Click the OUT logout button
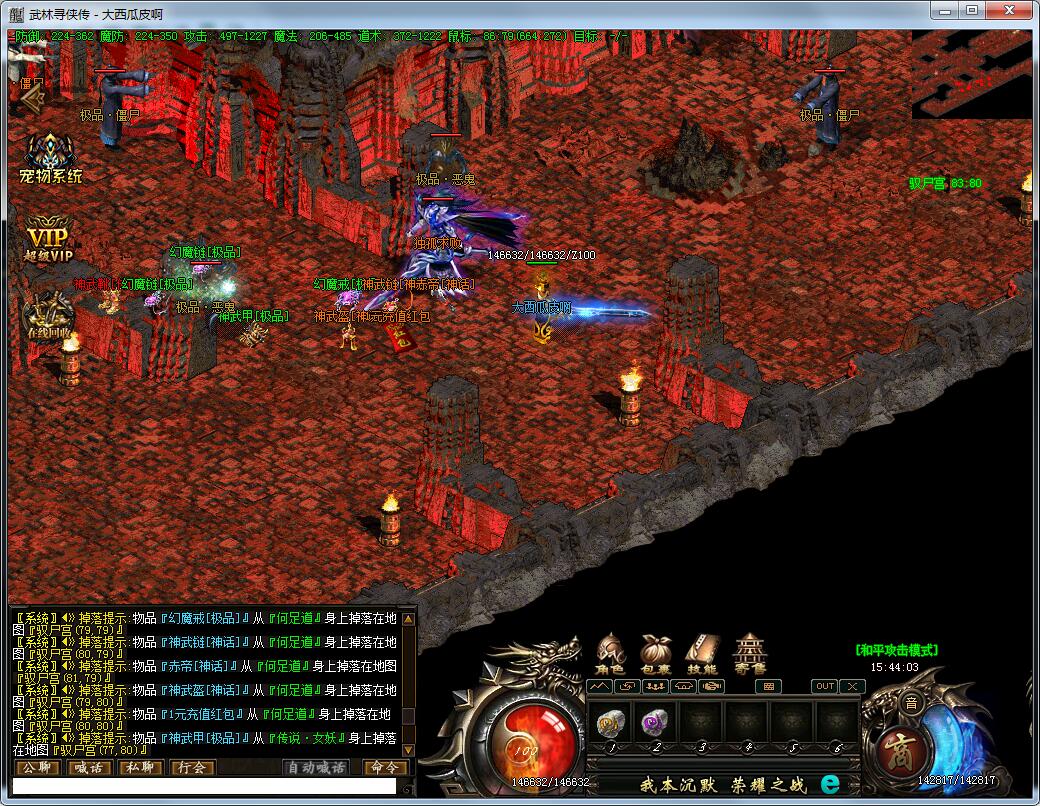Viewport: 1040px width, 806px height. click(825, 686)
